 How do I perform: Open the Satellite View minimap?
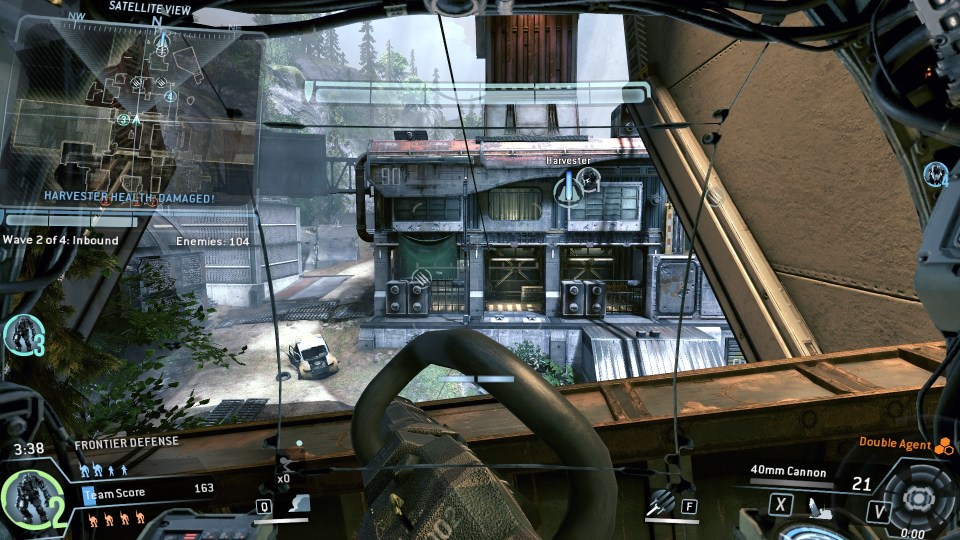tap(130, 112)
